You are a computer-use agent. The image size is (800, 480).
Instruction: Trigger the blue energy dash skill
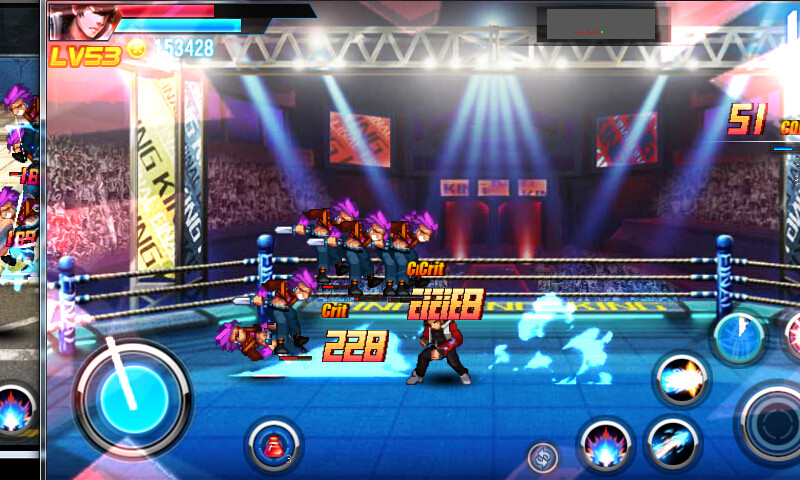[x=671, y=443]
